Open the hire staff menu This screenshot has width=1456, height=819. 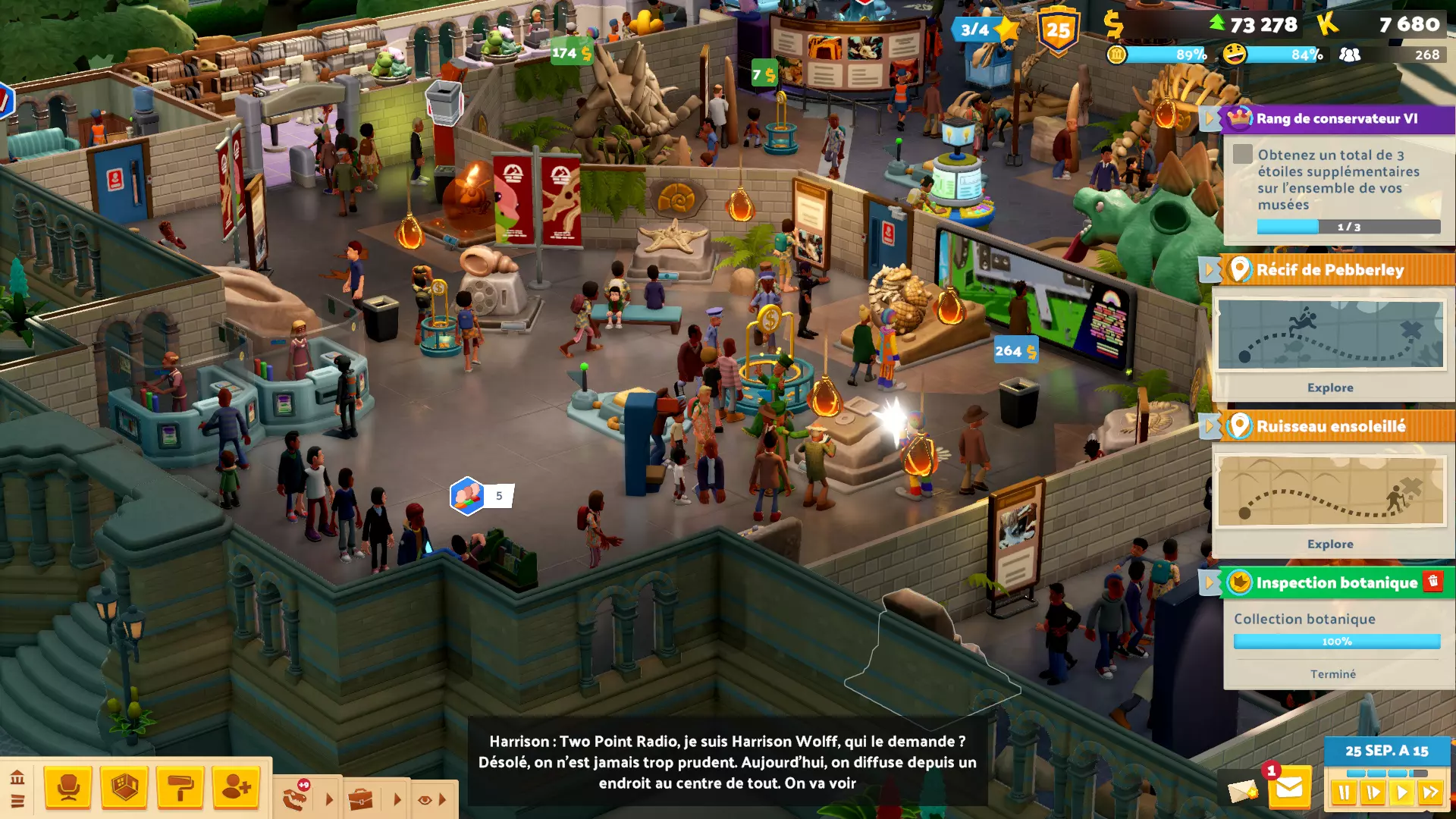tap(236, 788)
